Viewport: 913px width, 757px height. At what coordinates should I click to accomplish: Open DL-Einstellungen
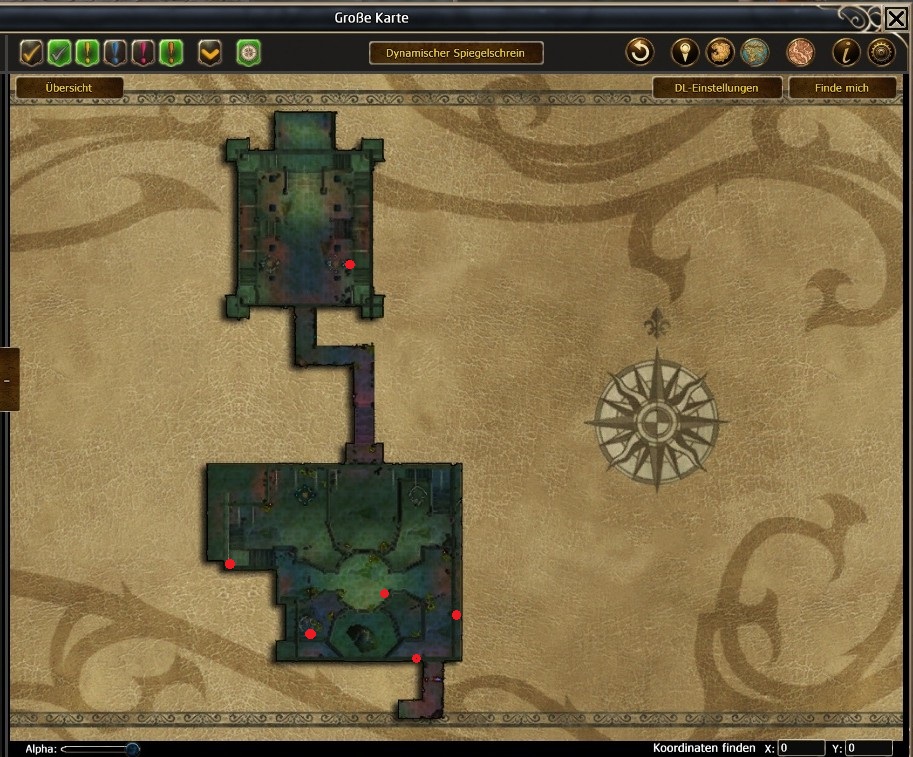pyautogui.click(x=716, y=88)
